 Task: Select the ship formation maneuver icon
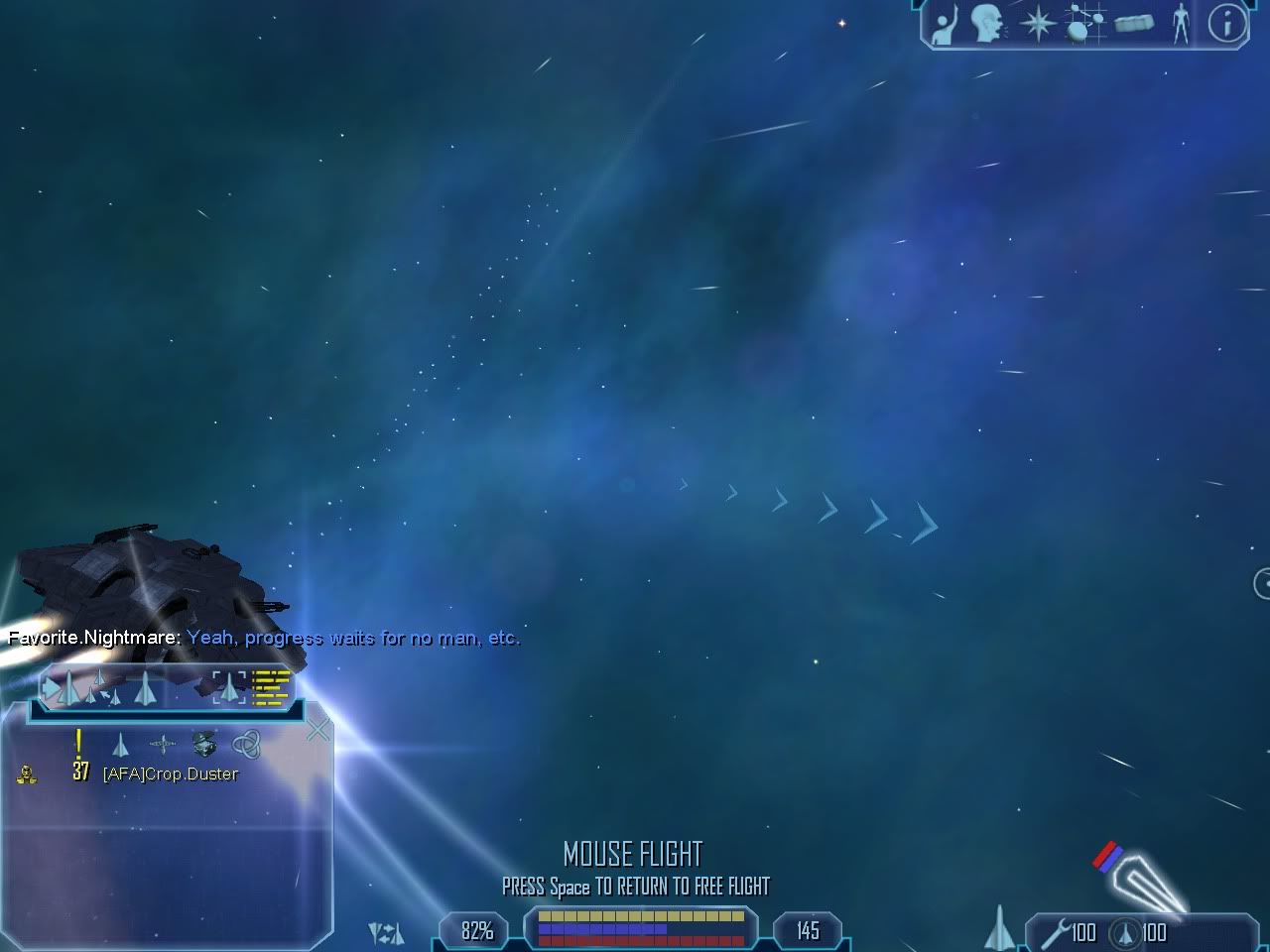(99, 686)
